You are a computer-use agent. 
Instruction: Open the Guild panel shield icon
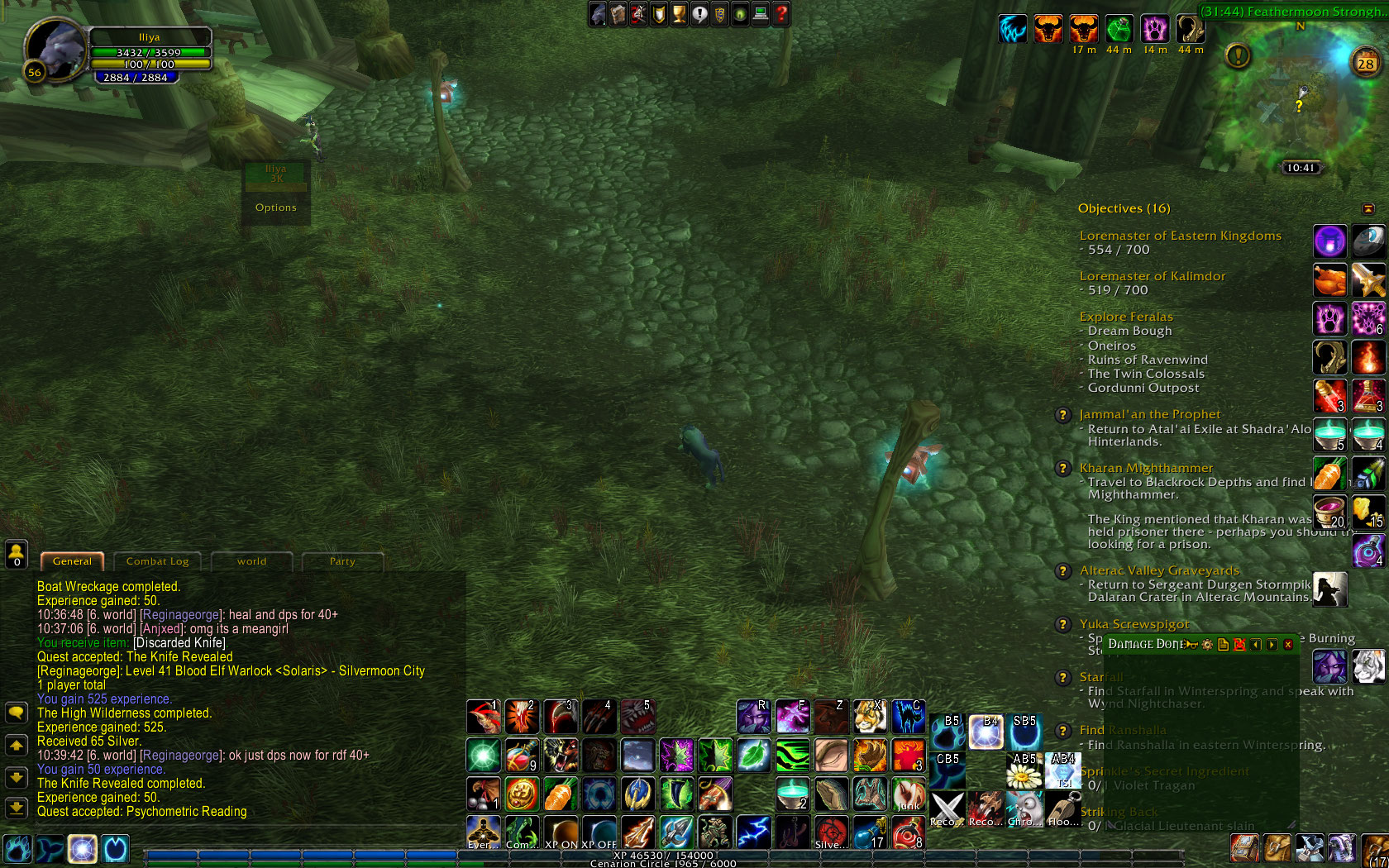click(x=719, y=14)
